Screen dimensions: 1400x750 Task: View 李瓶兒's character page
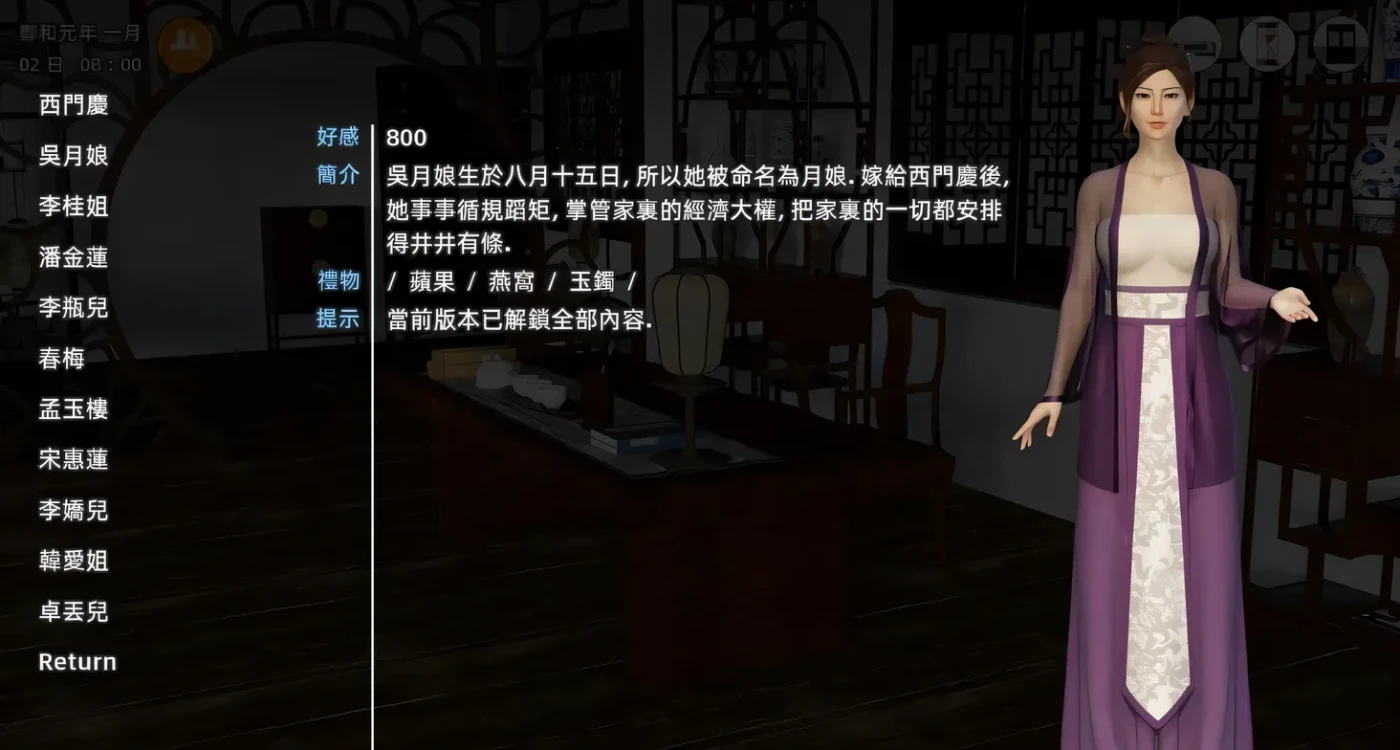(75, 308)
